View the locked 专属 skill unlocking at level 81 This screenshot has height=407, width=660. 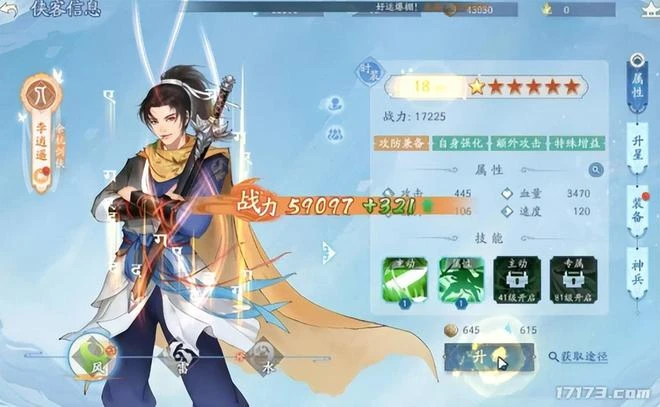(x=574, y=278)
